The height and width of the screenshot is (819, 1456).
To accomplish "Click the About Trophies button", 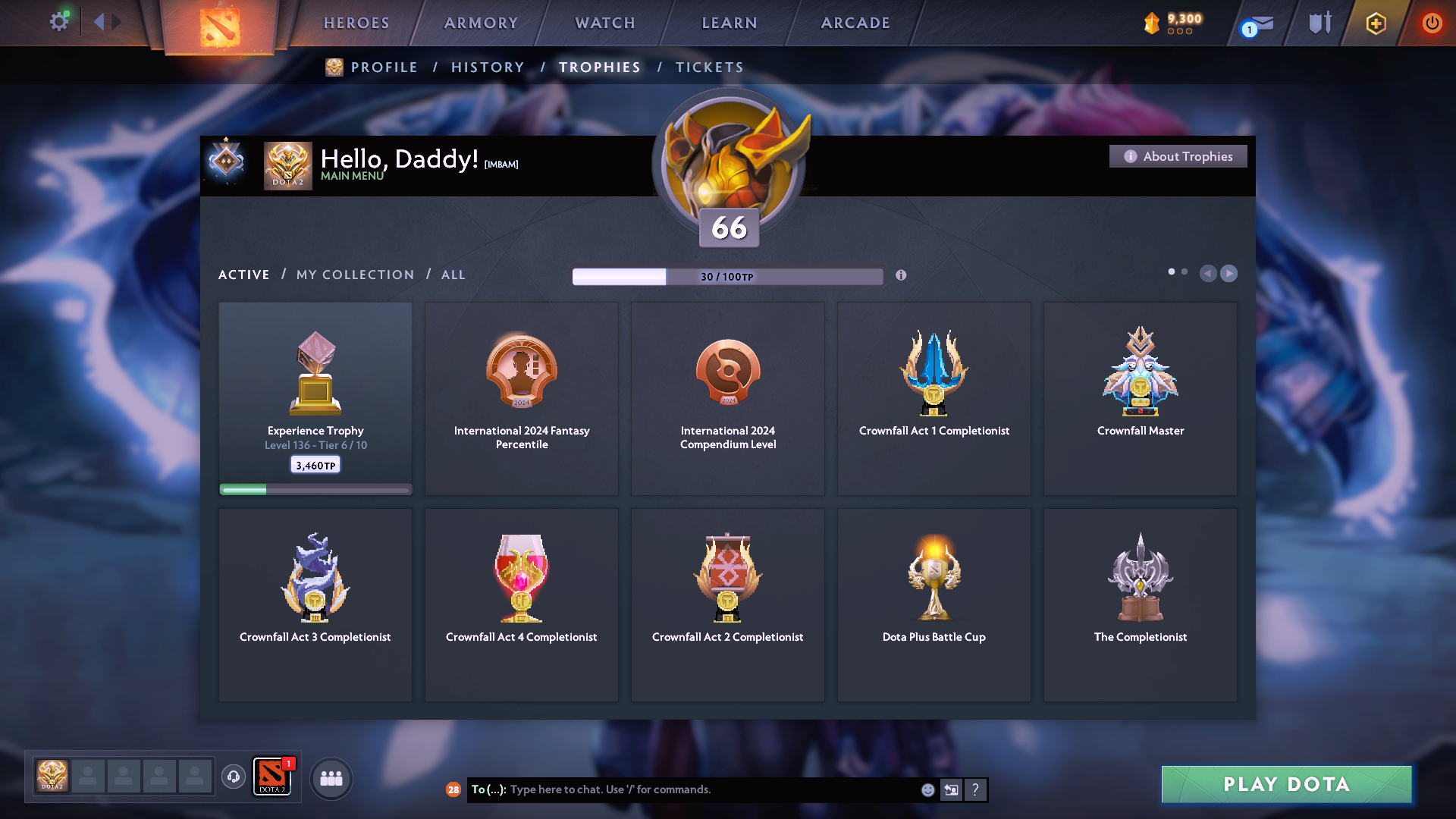I will (1178, 156).
